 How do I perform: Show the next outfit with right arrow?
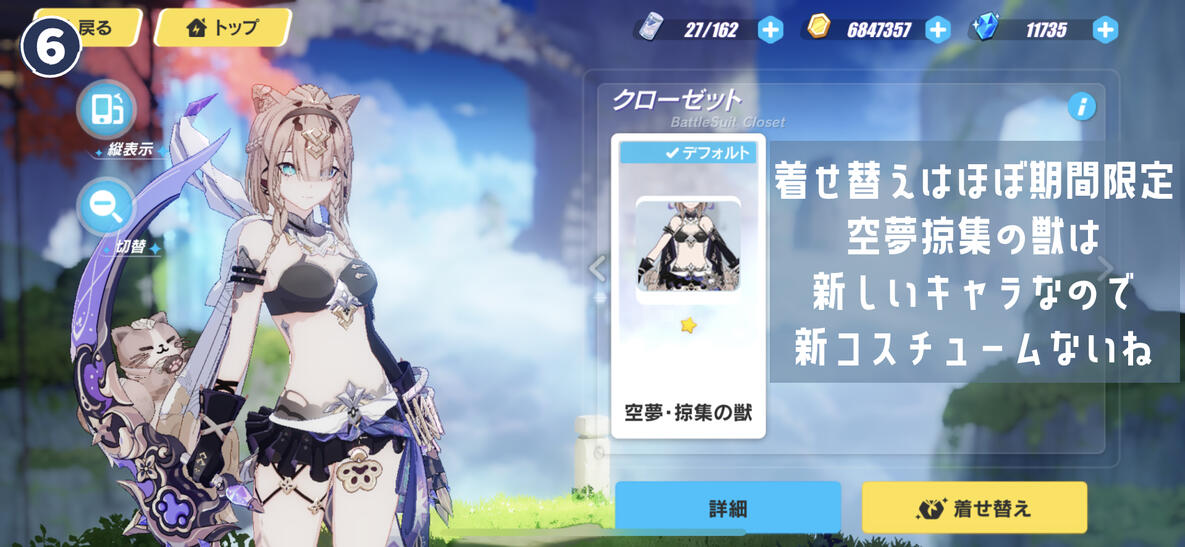click(x=1105, y=268)
